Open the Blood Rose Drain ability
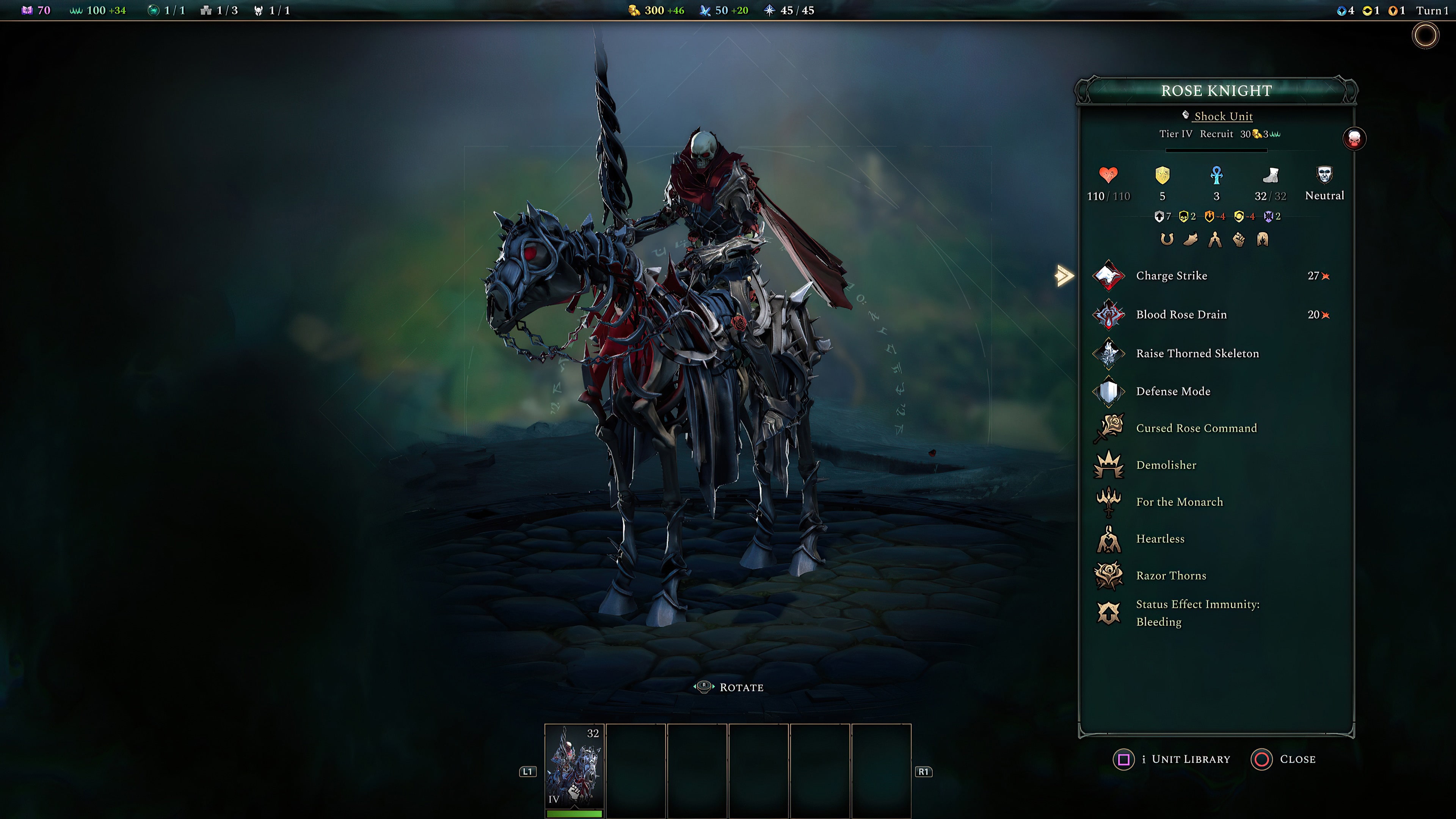 (x=1109, y=315)
